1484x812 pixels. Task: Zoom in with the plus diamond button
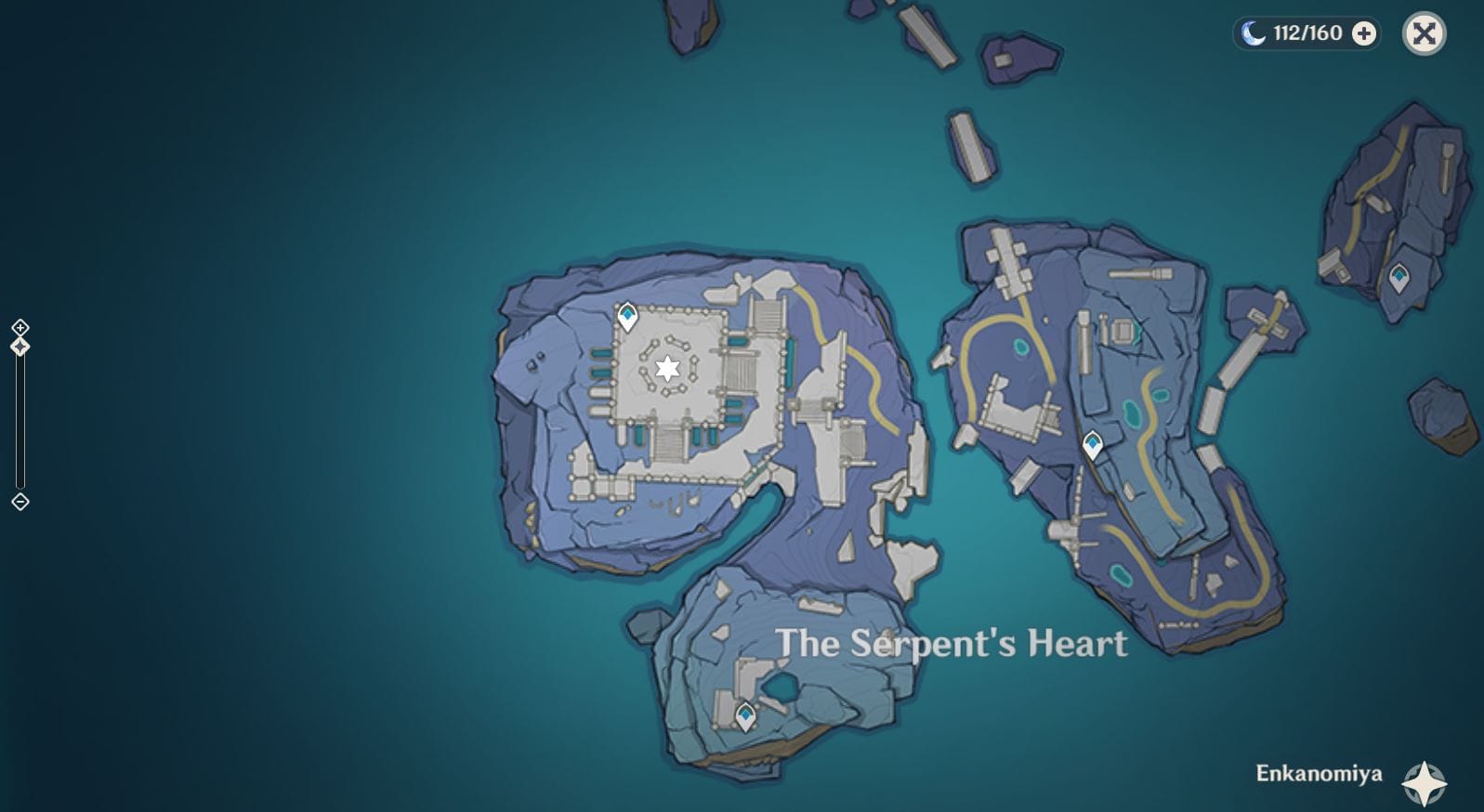tap(20, 328)
